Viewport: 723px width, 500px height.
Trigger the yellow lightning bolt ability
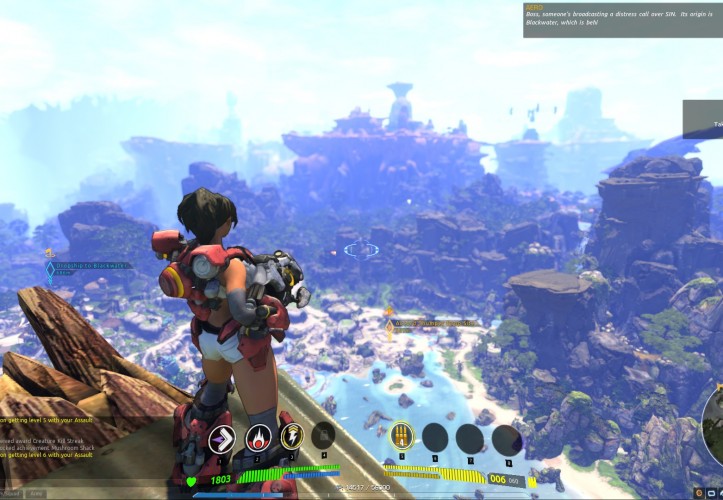(292, 436)
